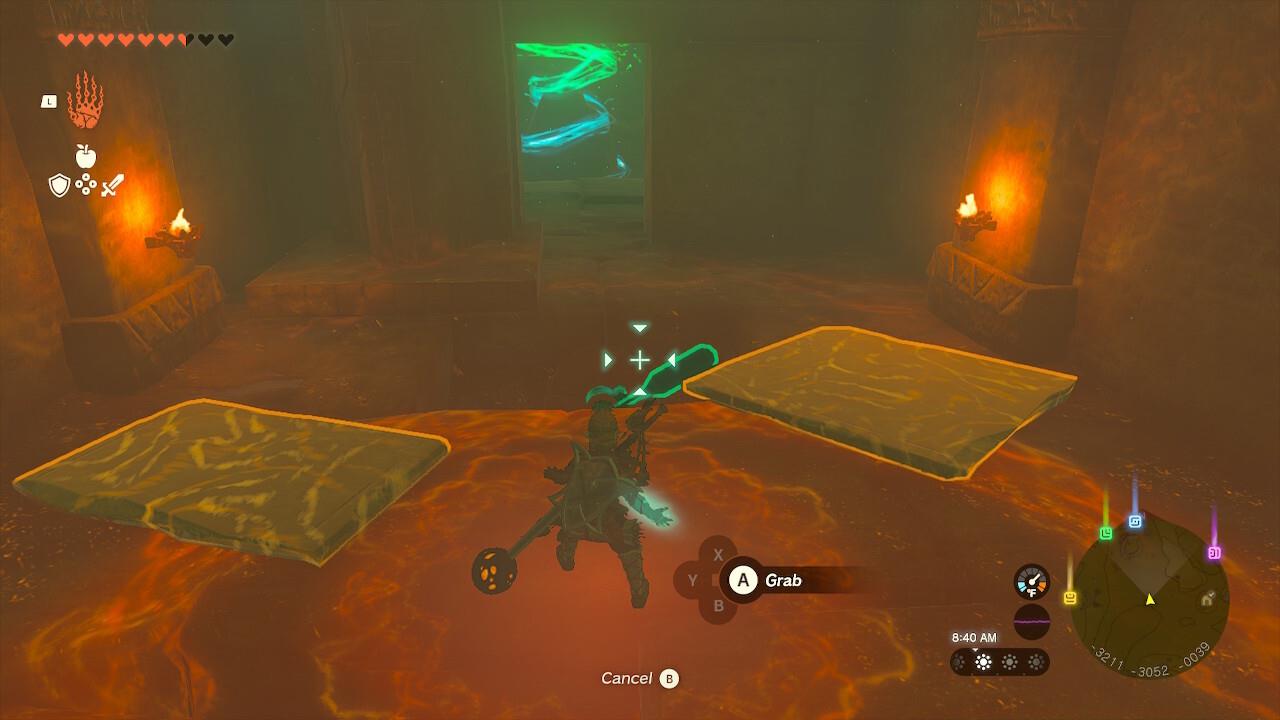Click the home icon on the minimap
This screenshot has width=1280, height=720.
[1207, 601]
